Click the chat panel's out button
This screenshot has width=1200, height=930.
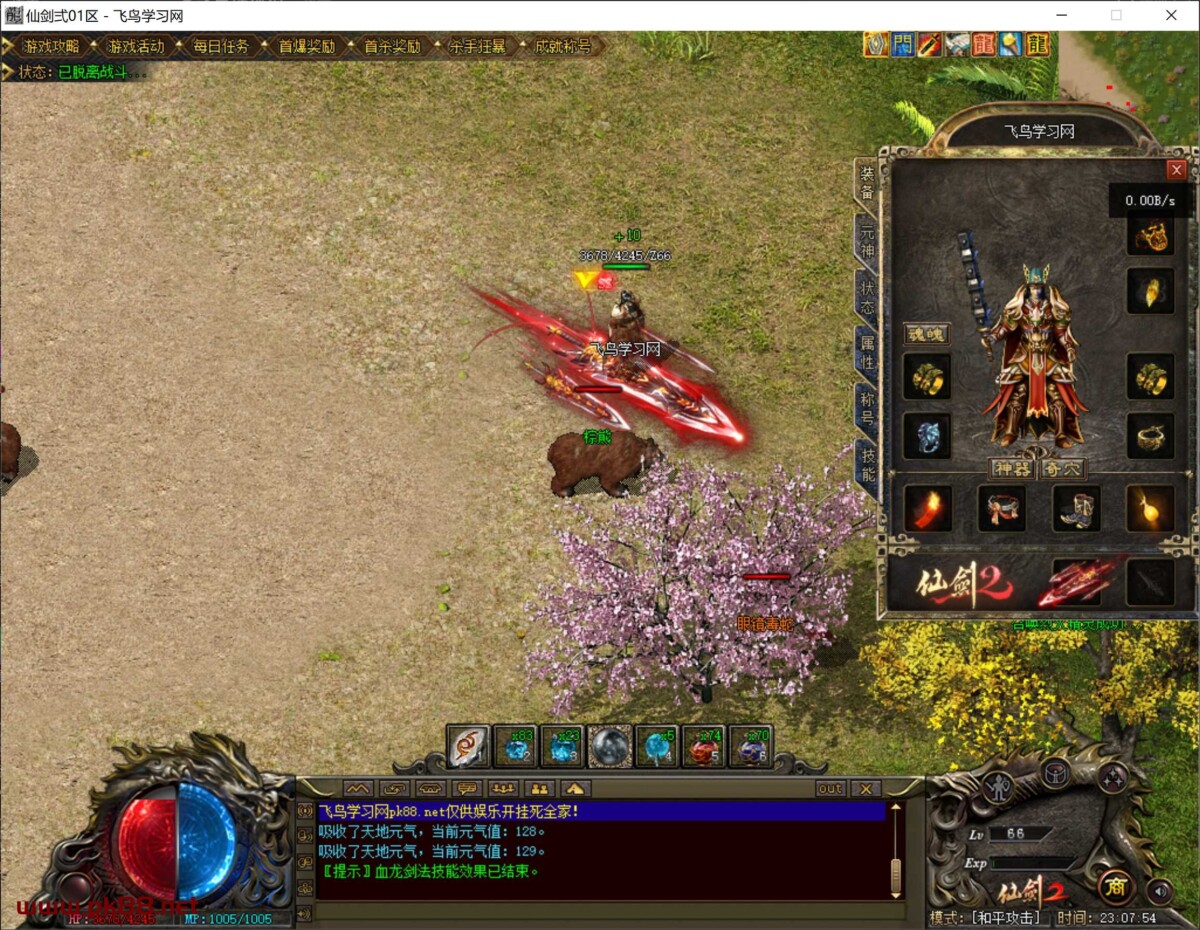pyautogui.click(x=830, y=789)
